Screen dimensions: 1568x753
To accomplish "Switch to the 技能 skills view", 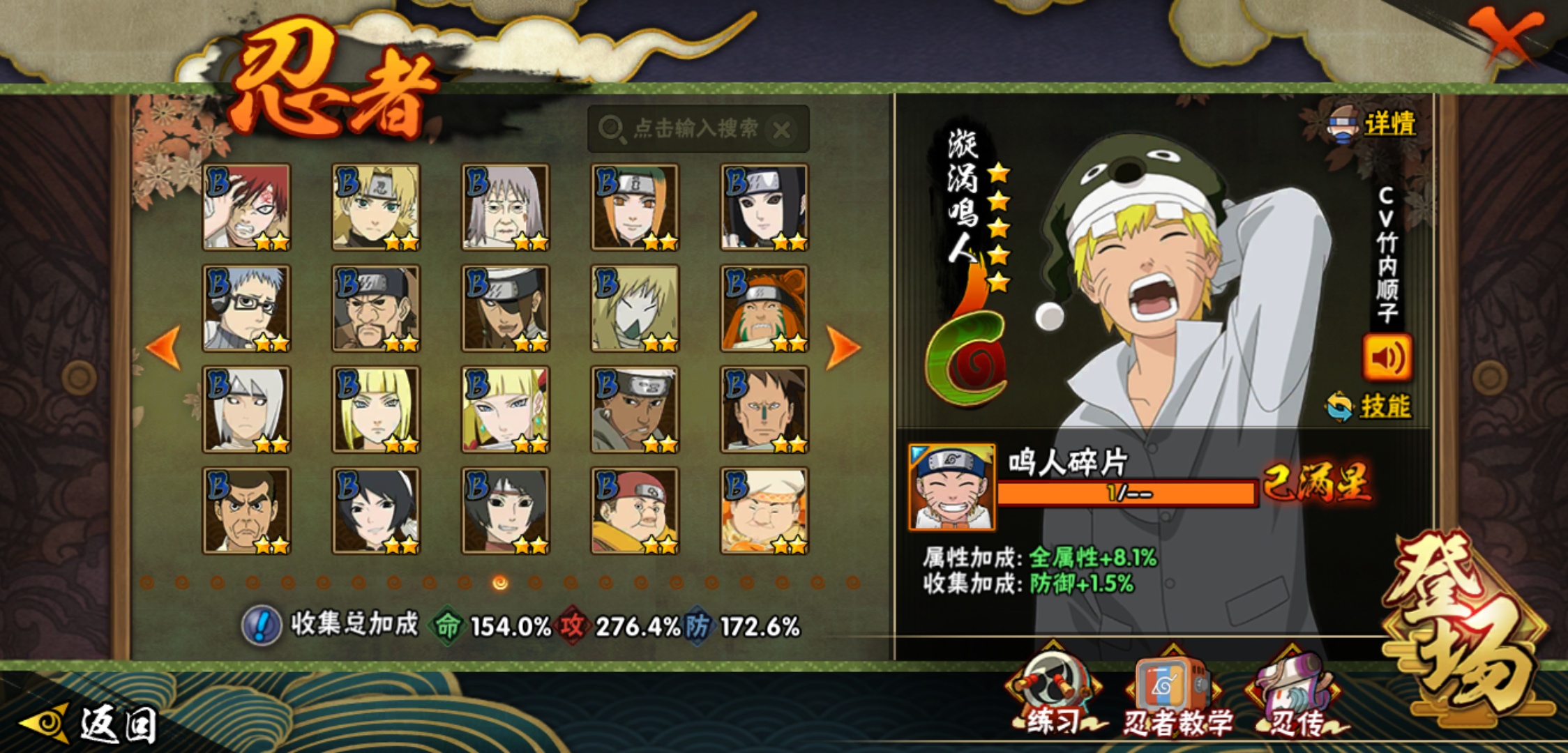I will pyautogui.click(x=1370, y=406).
